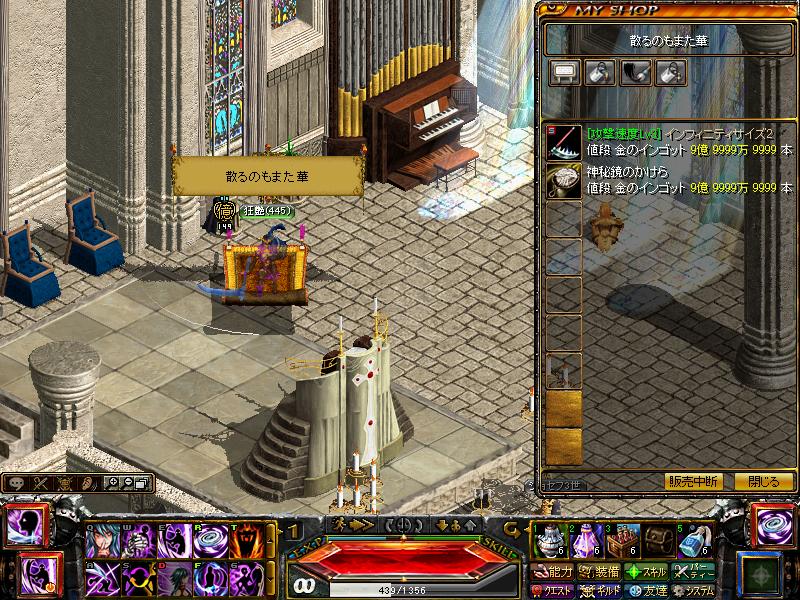The height and width of the screenshot is (600, 800).
Task: Activate the flaming demon skill on T
Action: pos(246,541)
